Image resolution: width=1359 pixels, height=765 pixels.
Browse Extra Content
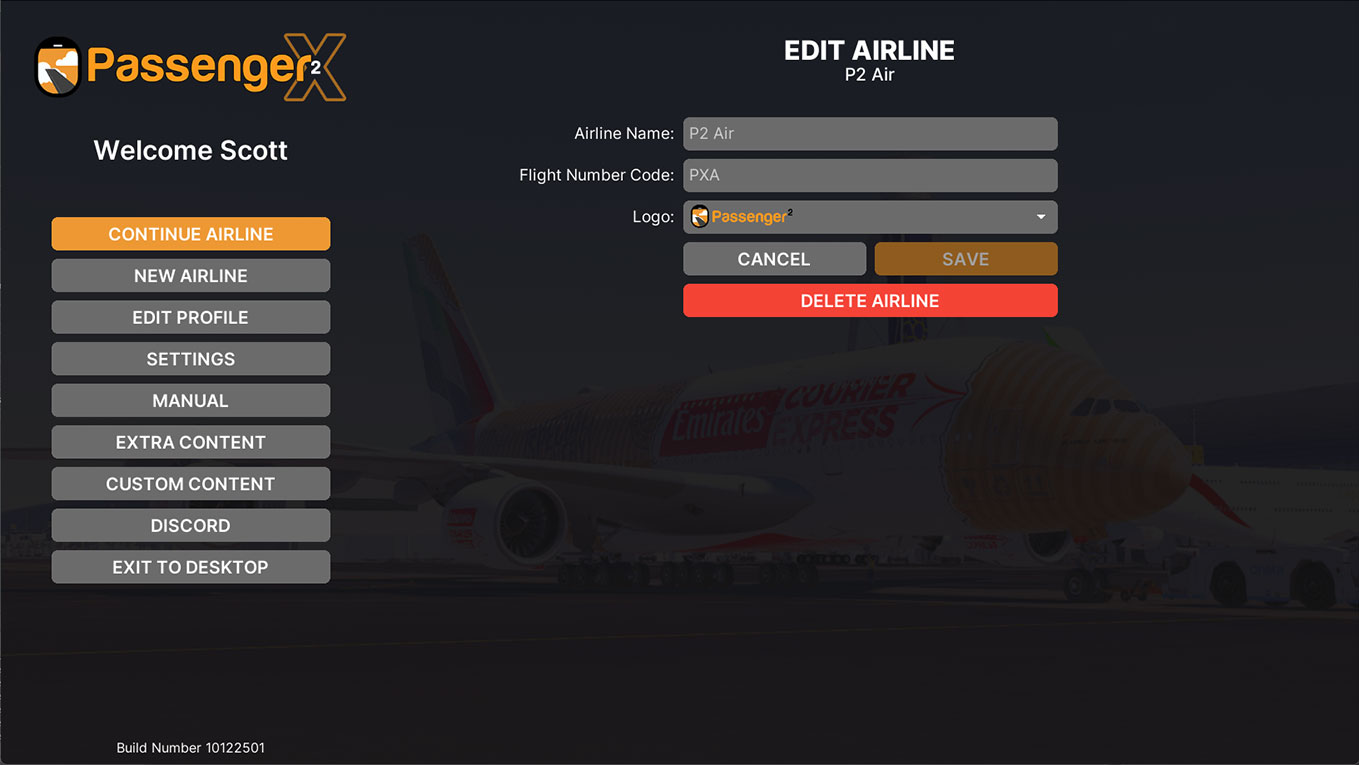(x=190, y=442)
